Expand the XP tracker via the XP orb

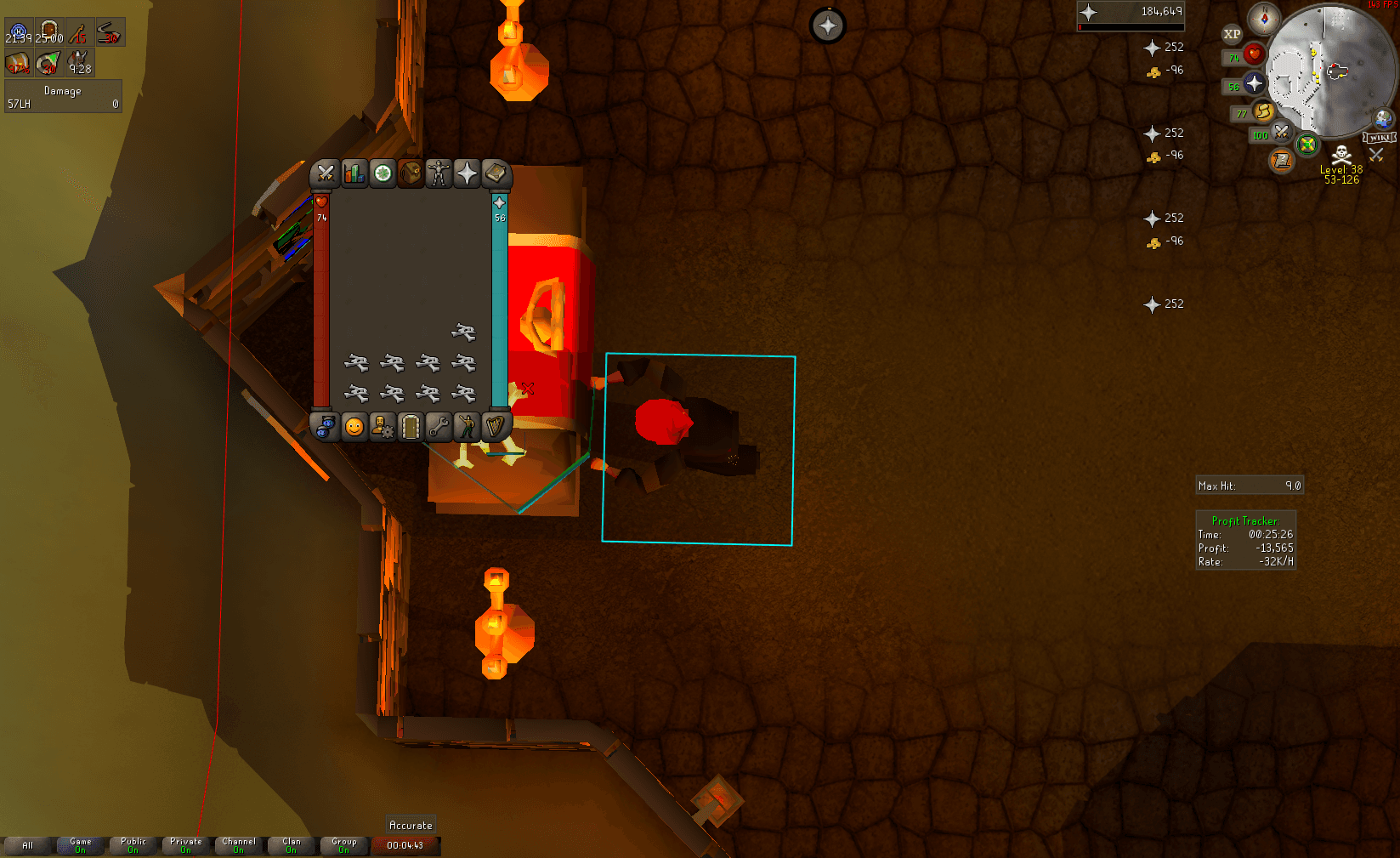[x=1232, y=34]
